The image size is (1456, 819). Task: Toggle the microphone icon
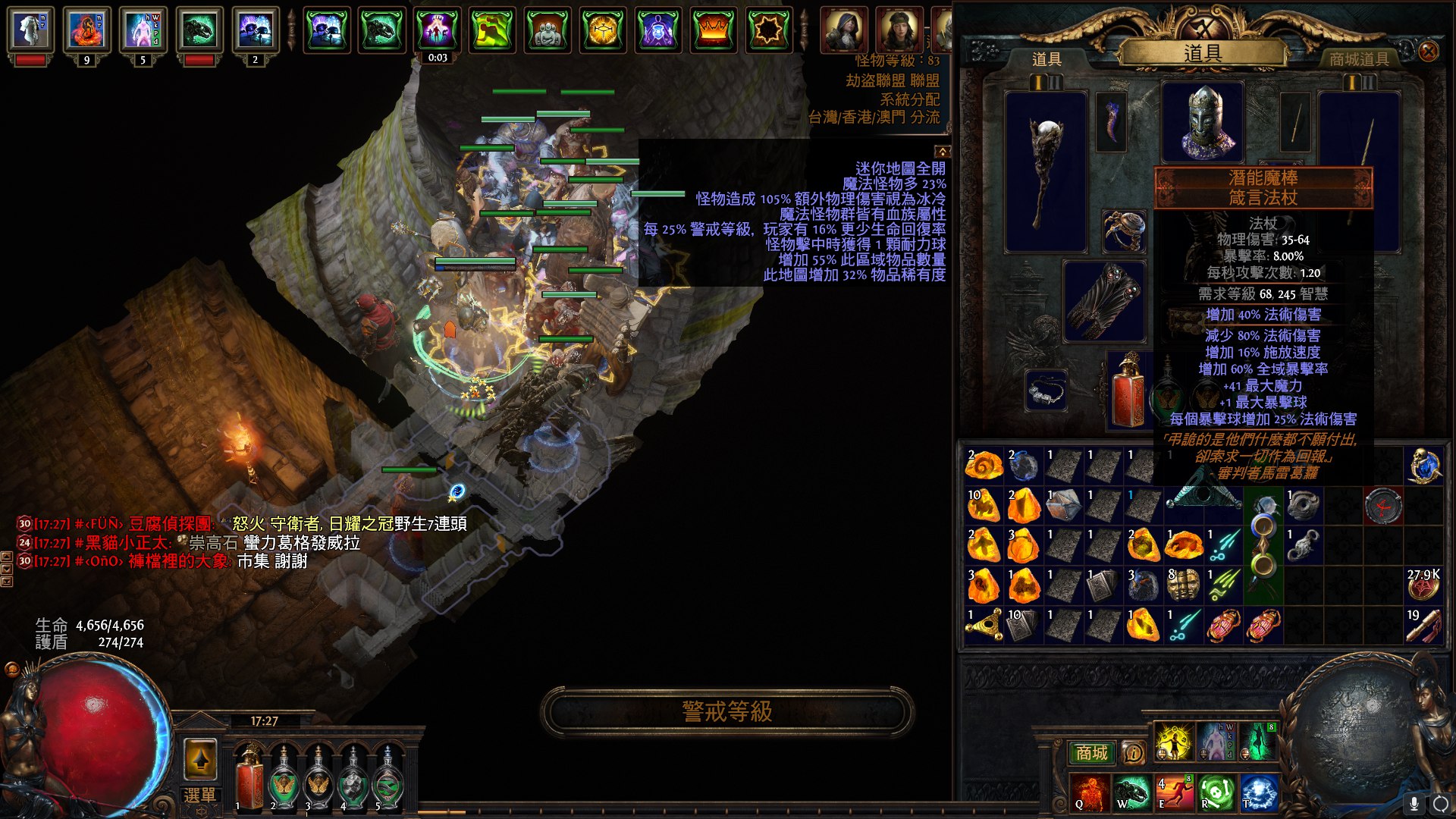[1414, 802]
